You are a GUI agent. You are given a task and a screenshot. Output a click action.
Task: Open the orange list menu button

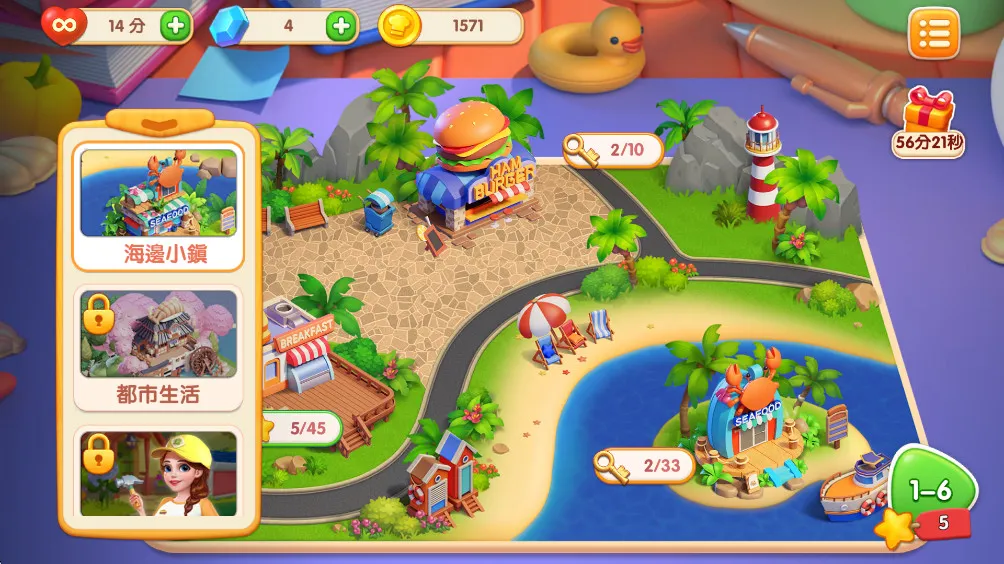click(x=933, y=34)
